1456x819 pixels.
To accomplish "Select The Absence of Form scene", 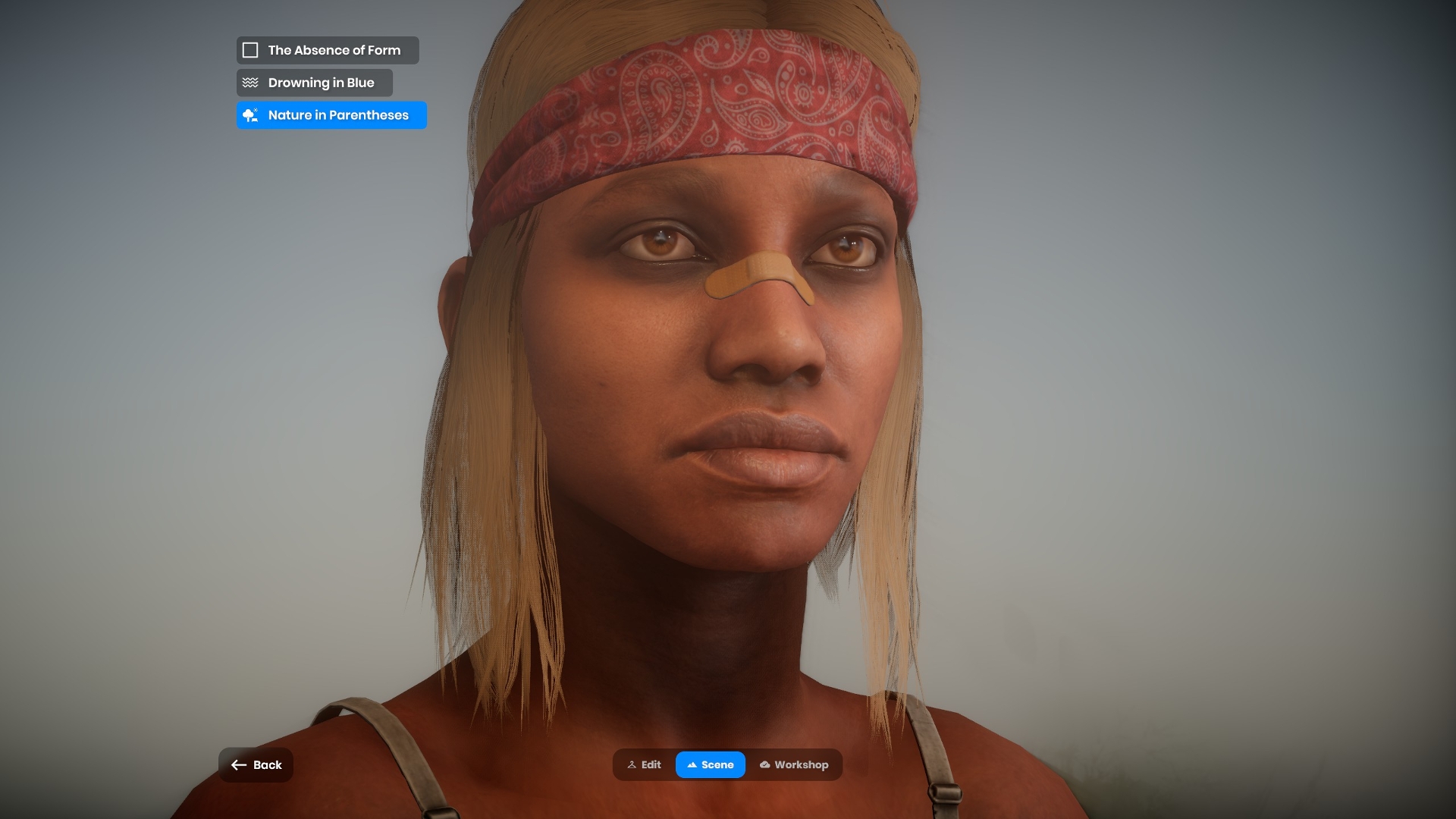I will click(x=327, y=50).
